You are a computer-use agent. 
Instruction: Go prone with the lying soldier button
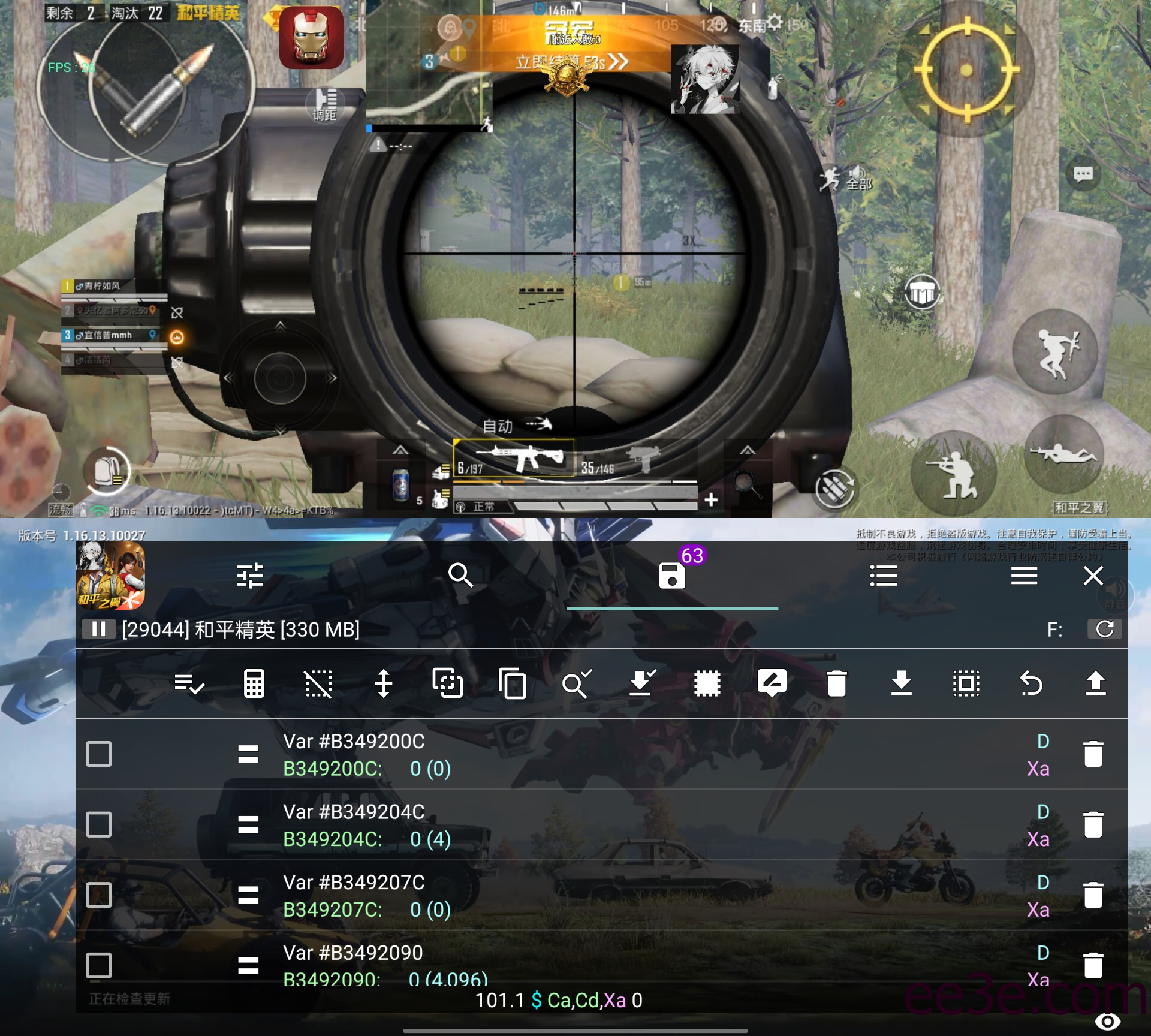pyautogui.click(x=1063, y=454)
